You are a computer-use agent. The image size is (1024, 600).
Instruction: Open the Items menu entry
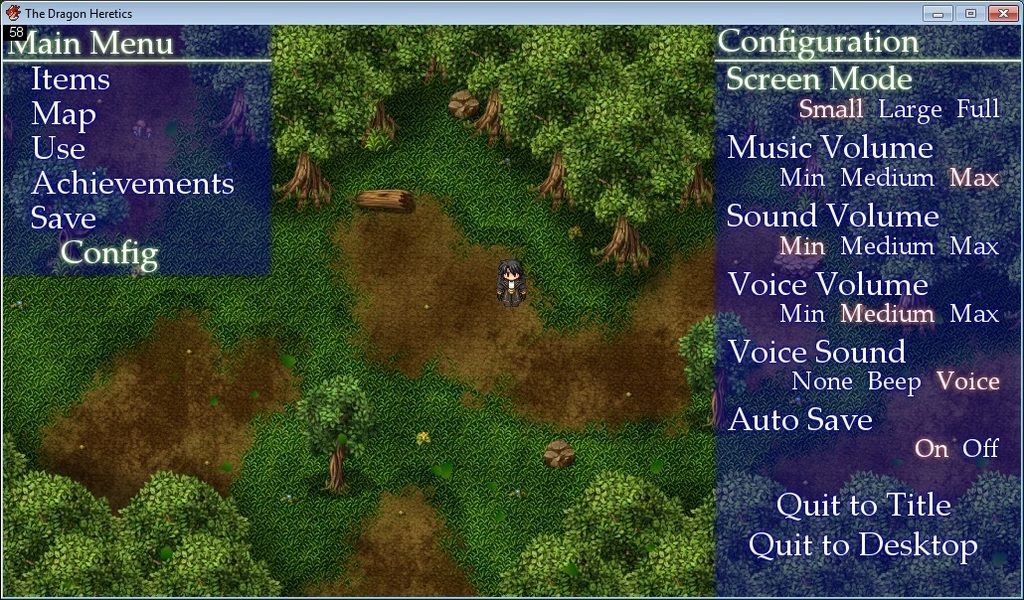click(x=70, y=79)
